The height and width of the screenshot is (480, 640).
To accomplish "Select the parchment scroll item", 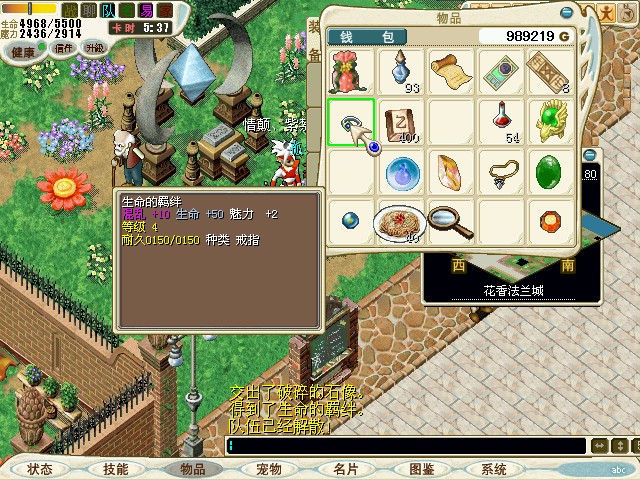I will point(450,72).
